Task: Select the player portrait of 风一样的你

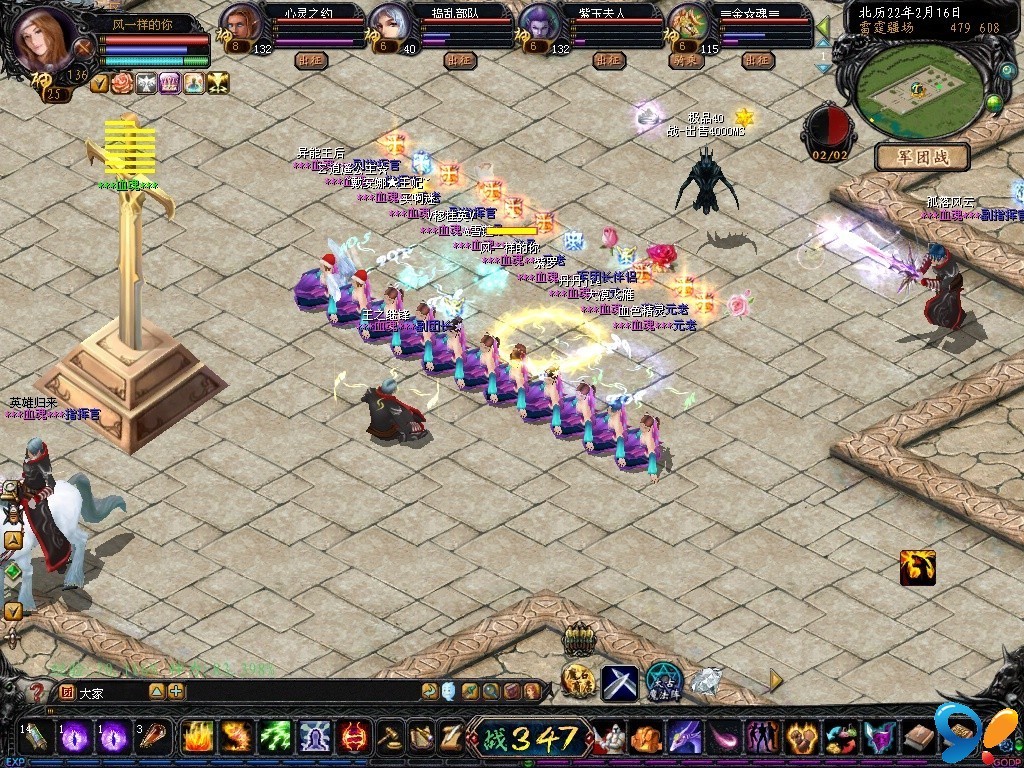Action: click(x=42, y=36)
